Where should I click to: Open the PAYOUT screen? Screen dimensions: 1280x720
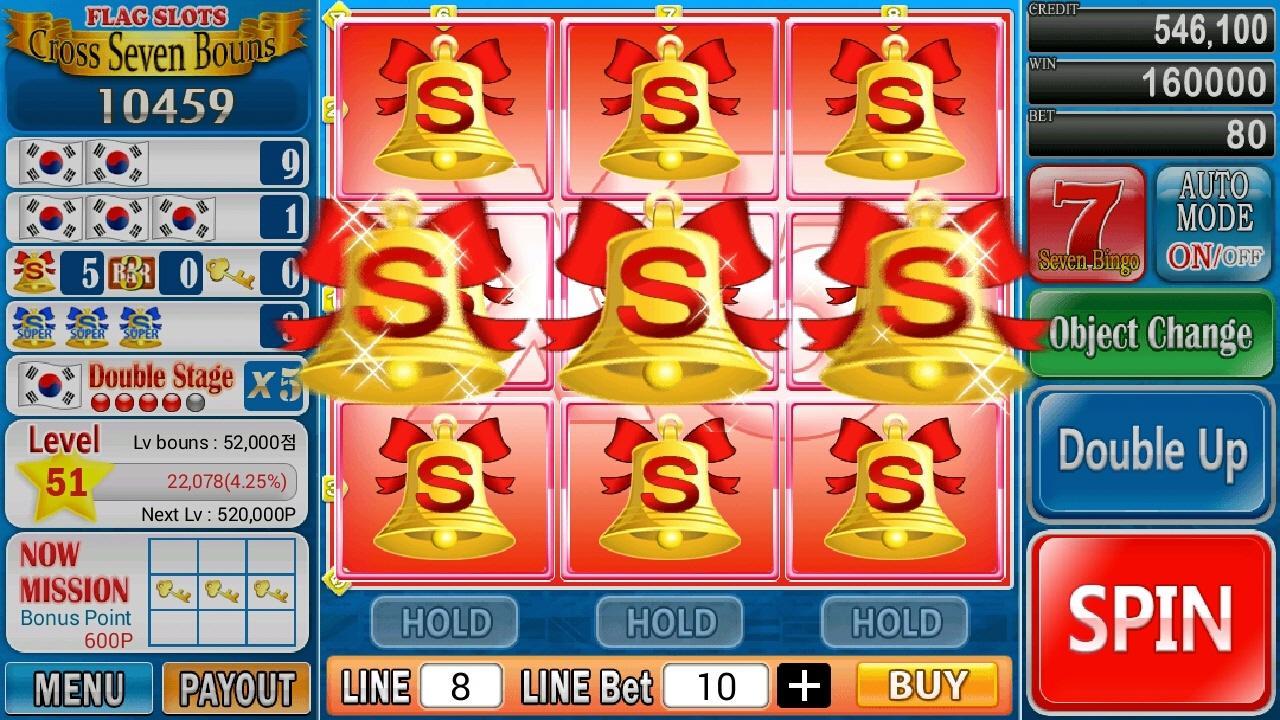tap(237, 689)
